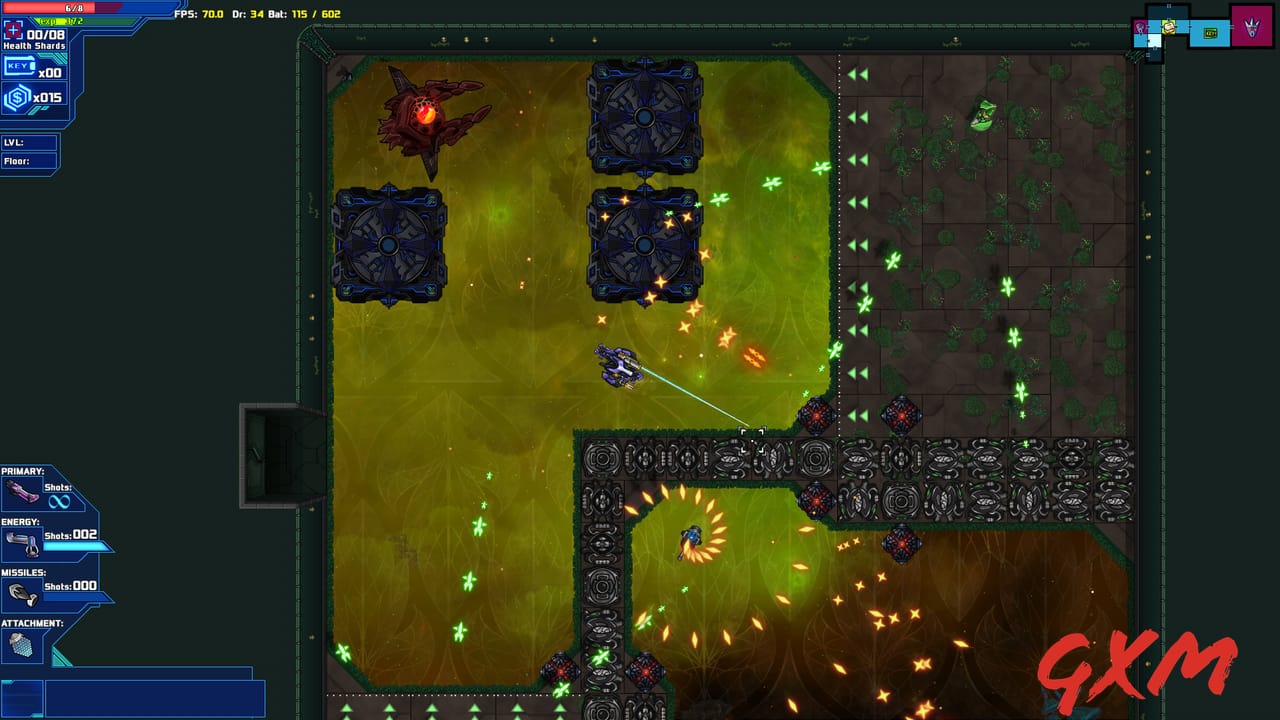Image resolution: width=1280 pixels, height=720 pixels.
Task: Expand the empty message box at bottom-left
Action: tap(155, 699)
